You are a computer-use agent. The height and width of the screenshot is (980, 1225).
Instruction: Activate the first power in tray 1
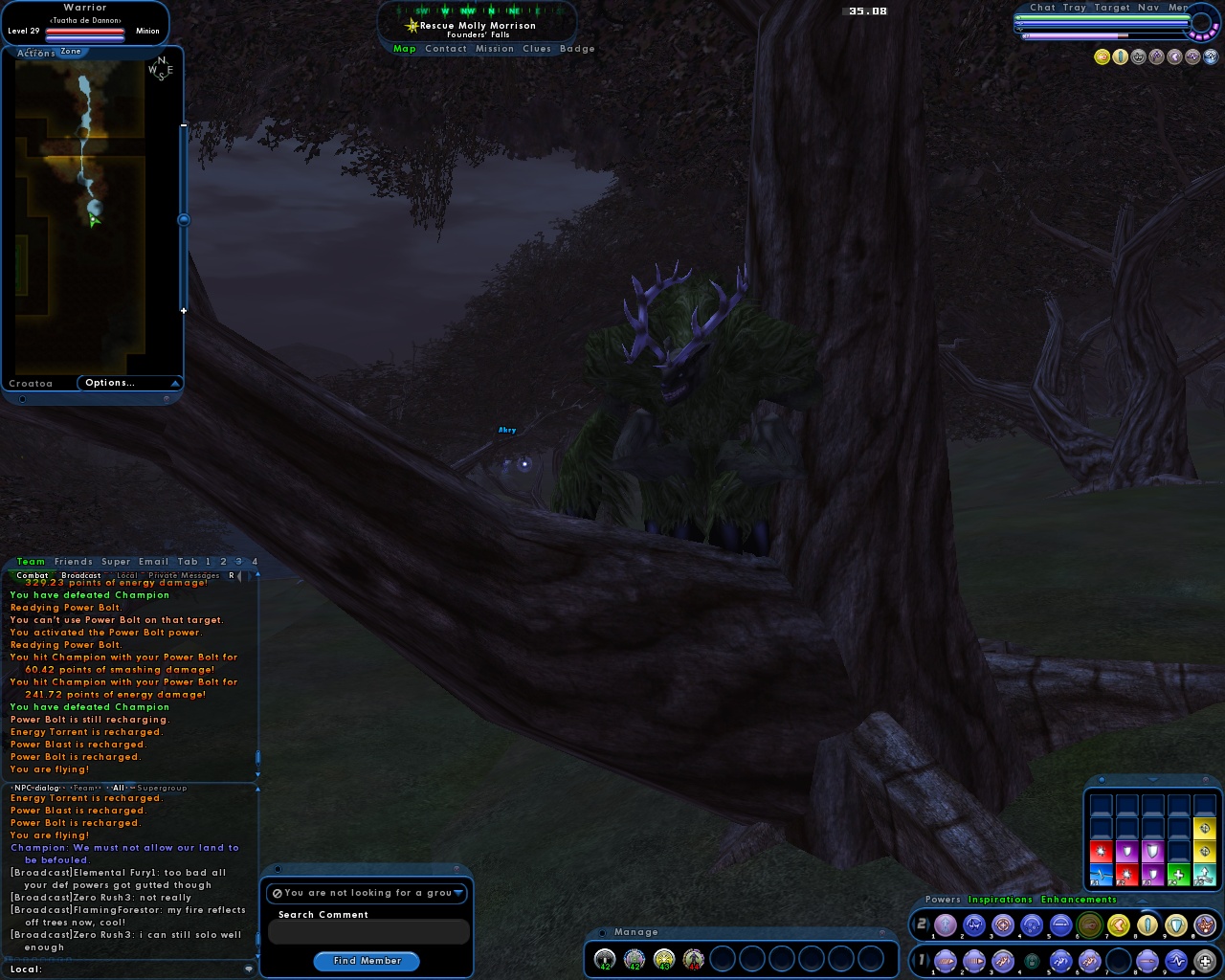pos(945,961)
